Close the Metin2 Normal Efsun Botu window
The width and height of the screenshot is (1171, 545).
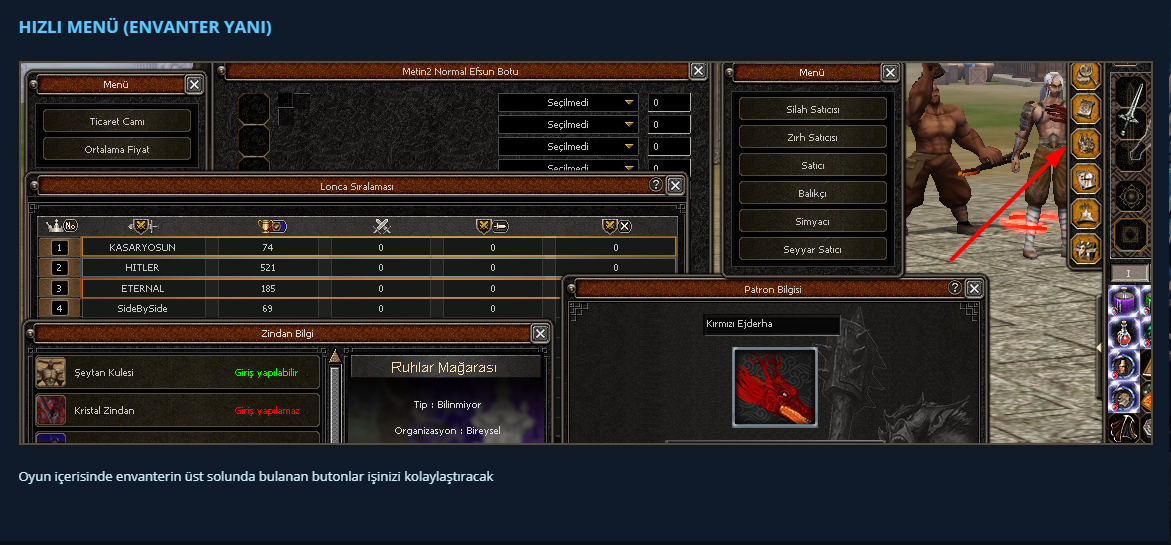(x=698, y=71)
